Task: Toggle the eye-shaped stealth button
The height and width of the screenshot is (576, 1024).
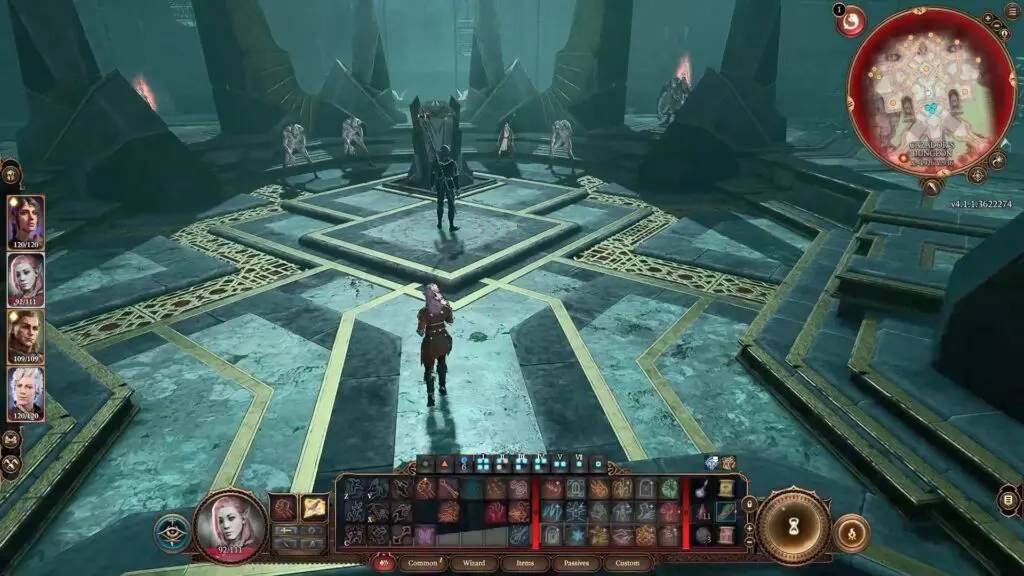Action: click(x=173, y=532)
